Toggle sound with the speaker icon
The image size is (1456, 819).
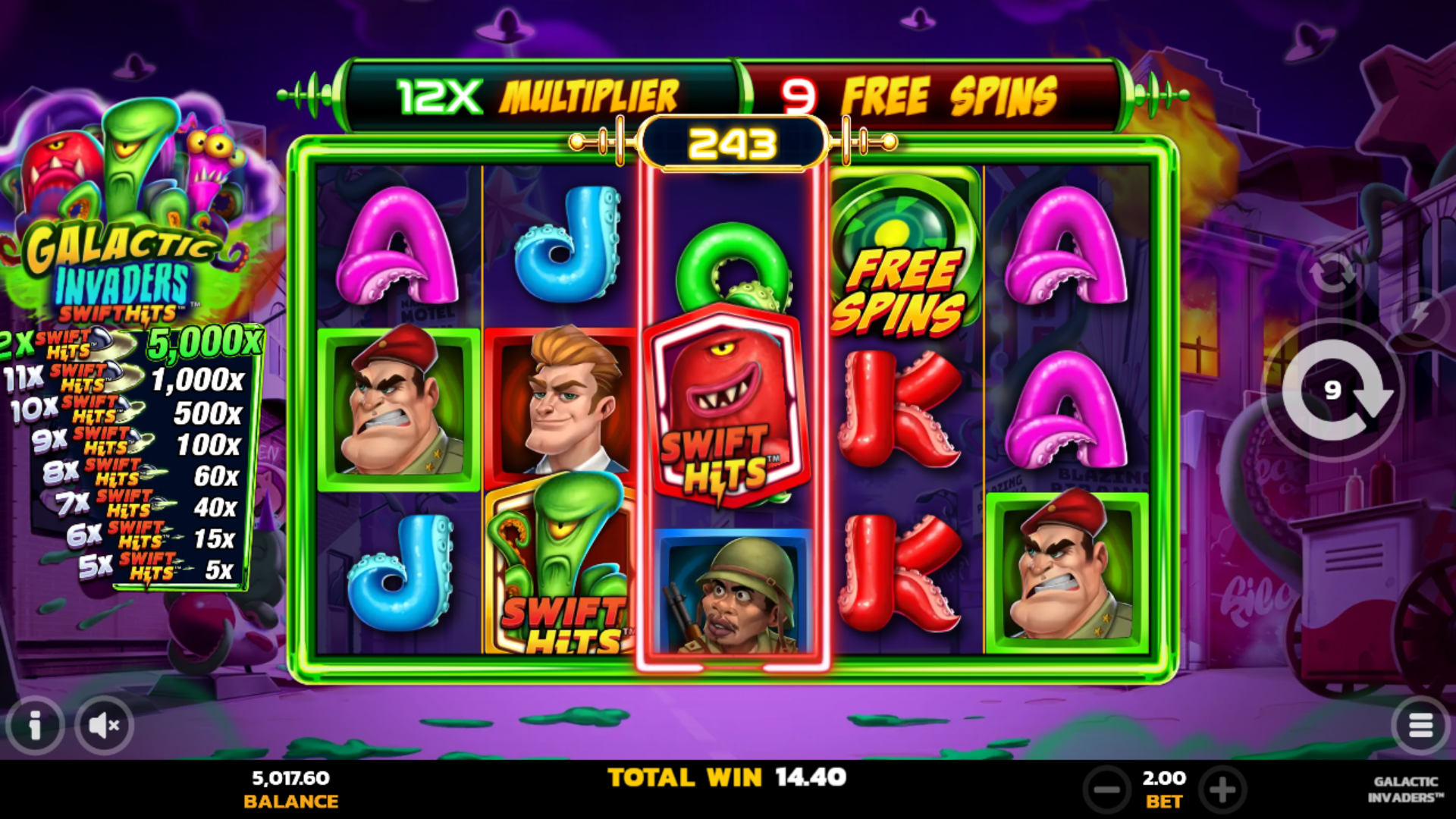(x=104, y=725)
